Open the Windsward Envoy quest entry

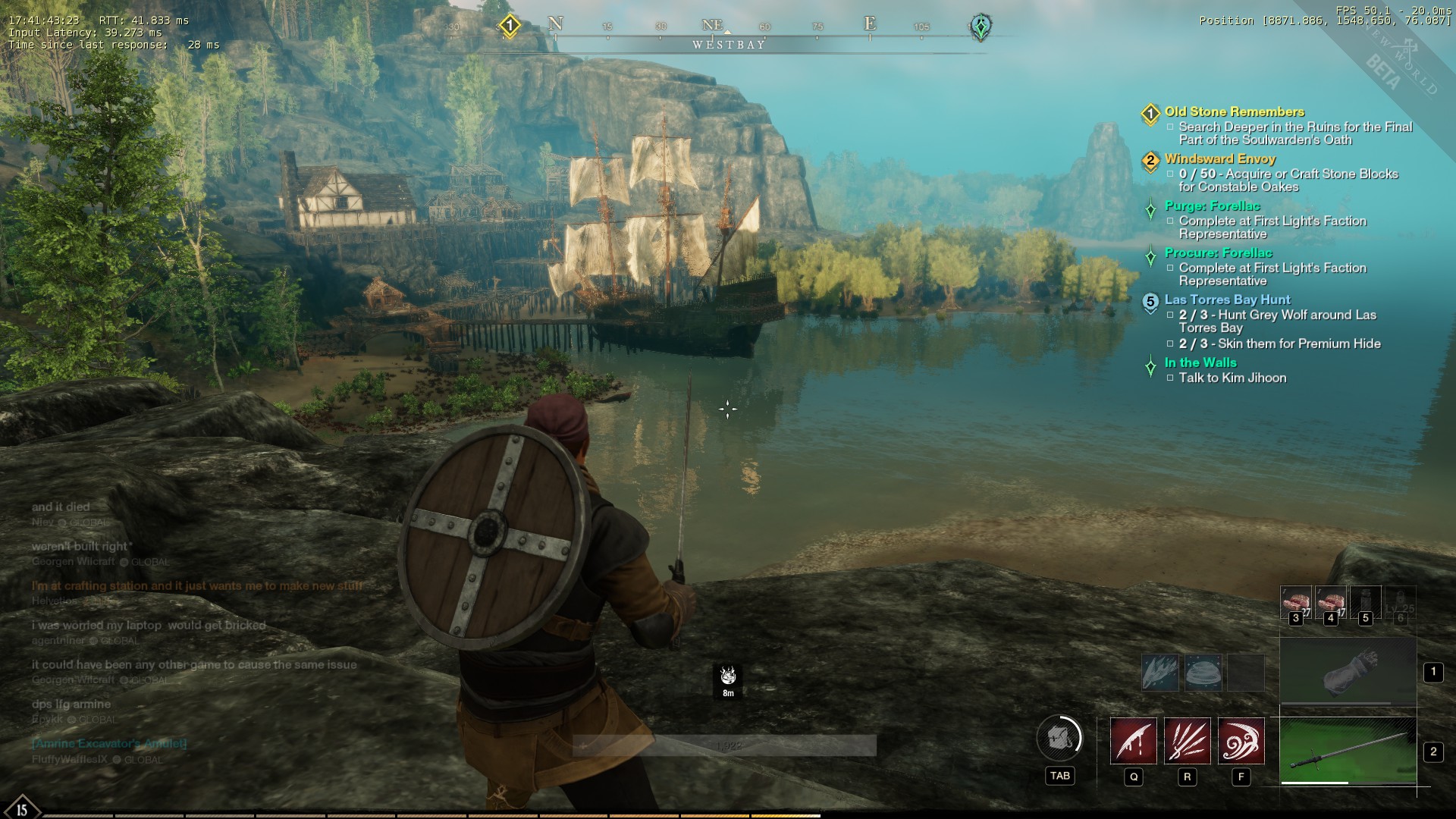point(1220,159)
